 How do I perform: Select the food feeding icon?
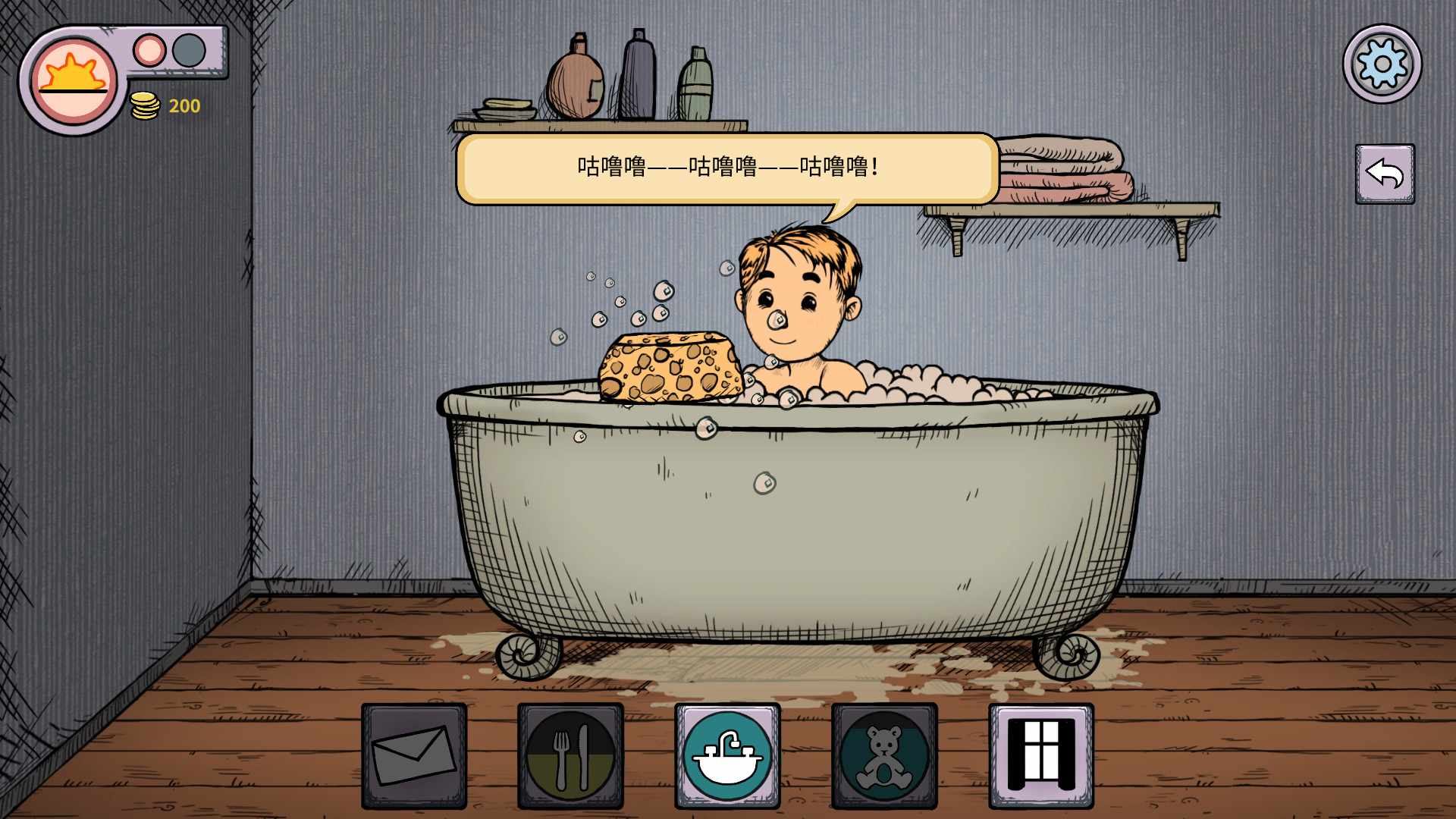tap(571, 752)
